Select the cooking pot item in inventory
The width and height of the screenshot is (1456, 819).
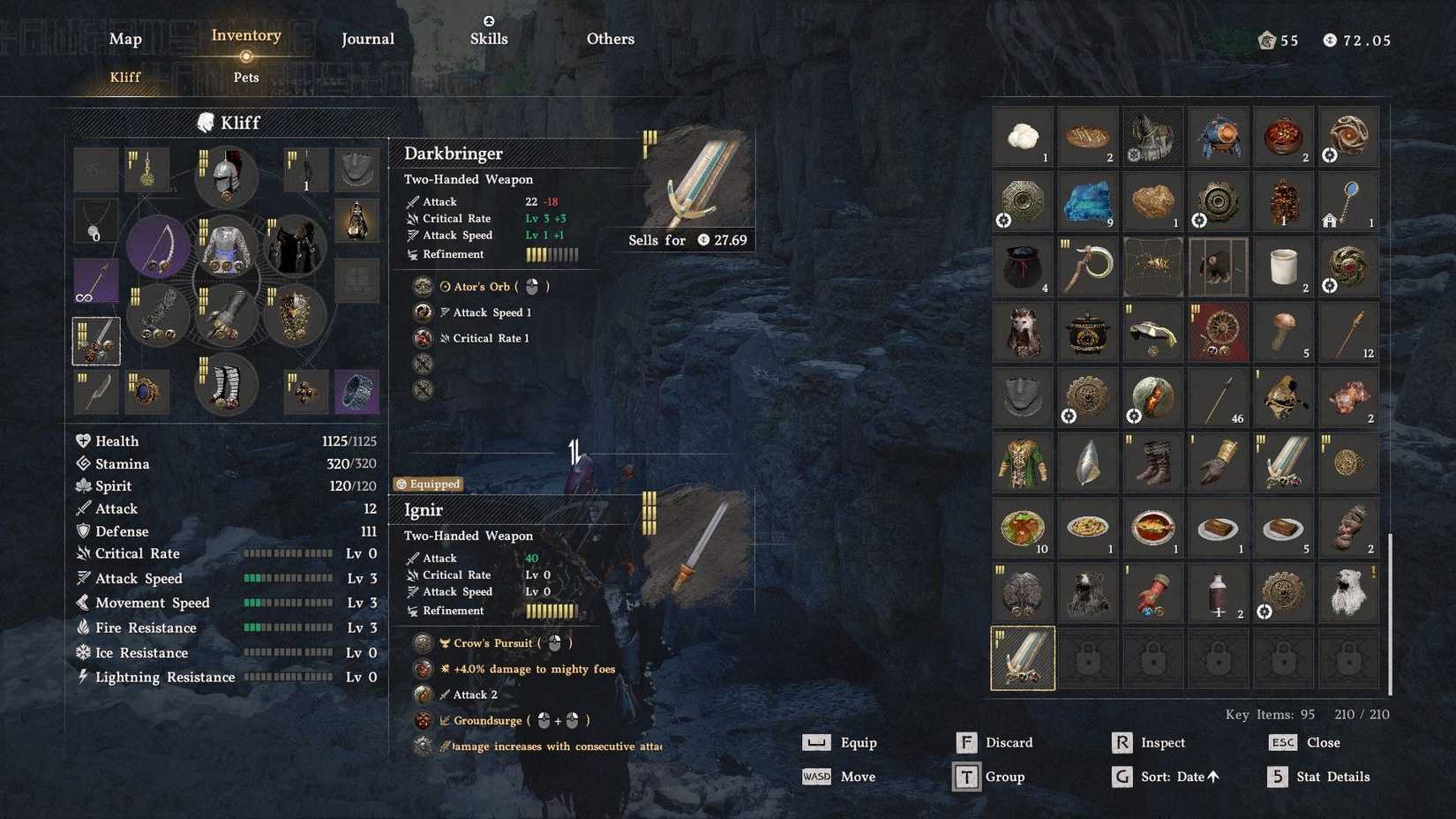(x=1088, y=332)
